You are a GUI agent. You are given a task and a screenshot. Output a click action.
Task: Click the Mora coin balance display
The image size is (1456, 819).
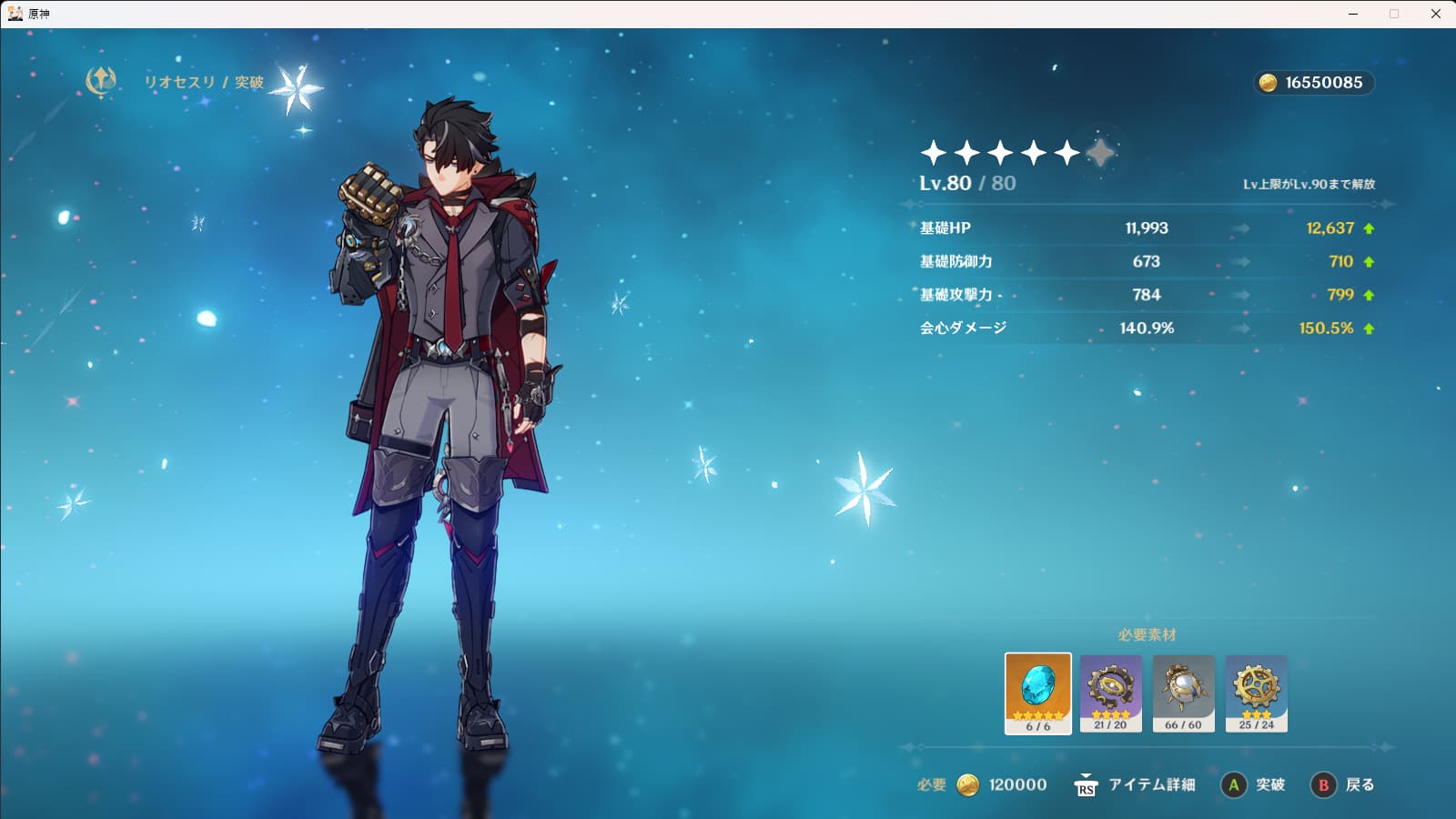tap(1313, 83)
